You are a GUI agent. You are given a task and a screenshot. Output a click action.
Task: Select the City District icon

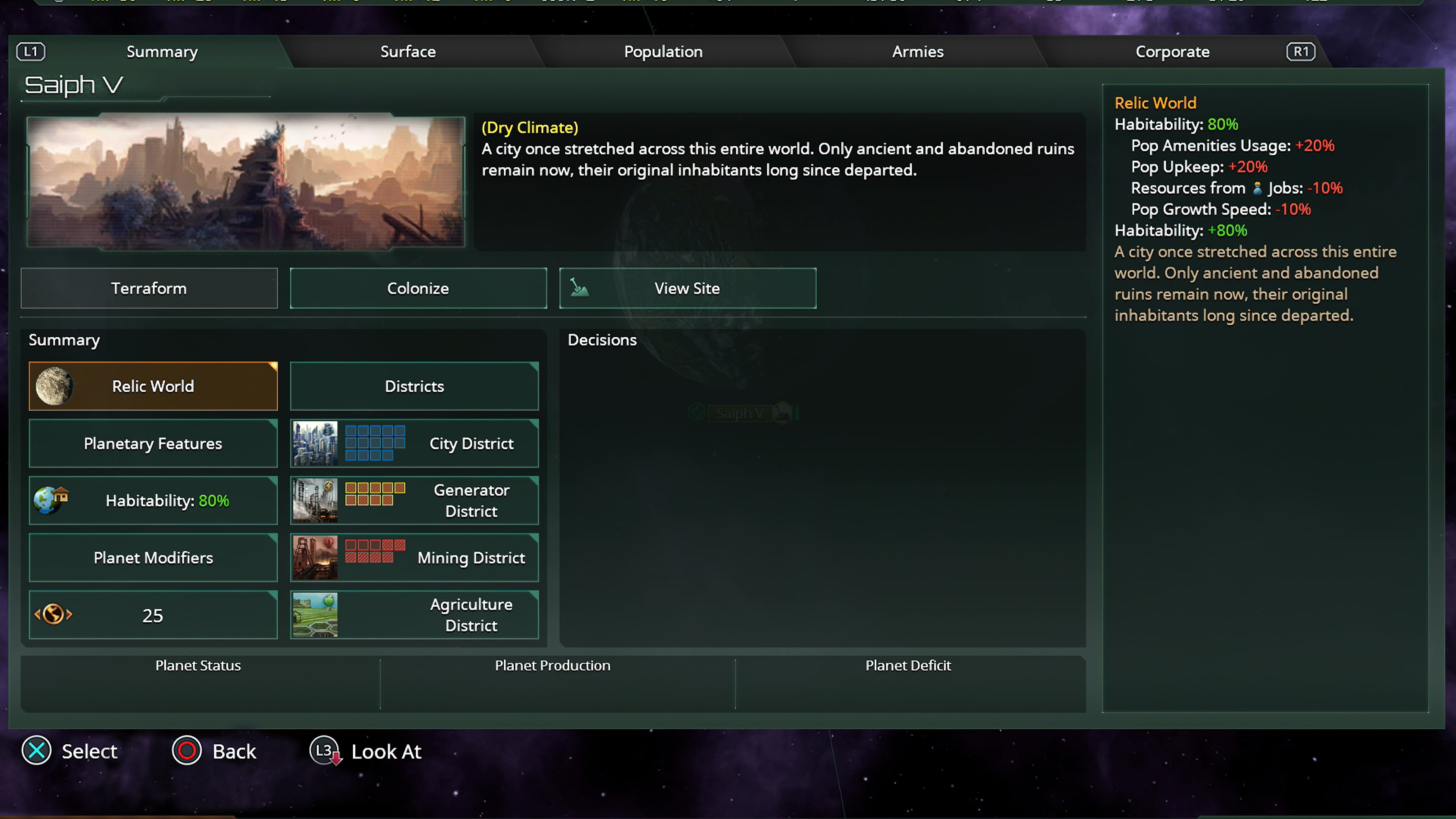click(x=315, y=444)
